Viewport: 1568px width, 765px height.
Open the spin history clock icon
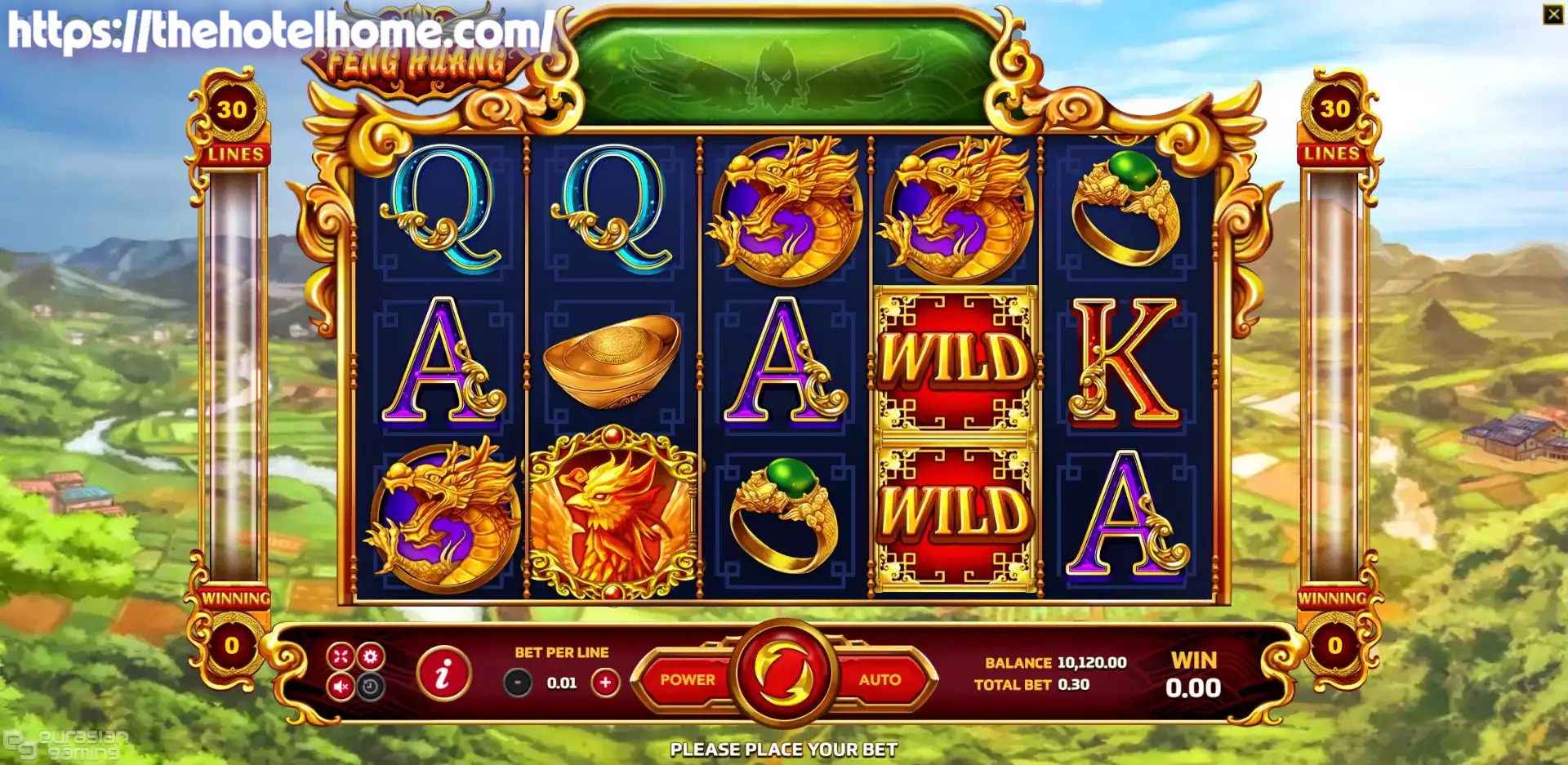[x=371, y=687]
